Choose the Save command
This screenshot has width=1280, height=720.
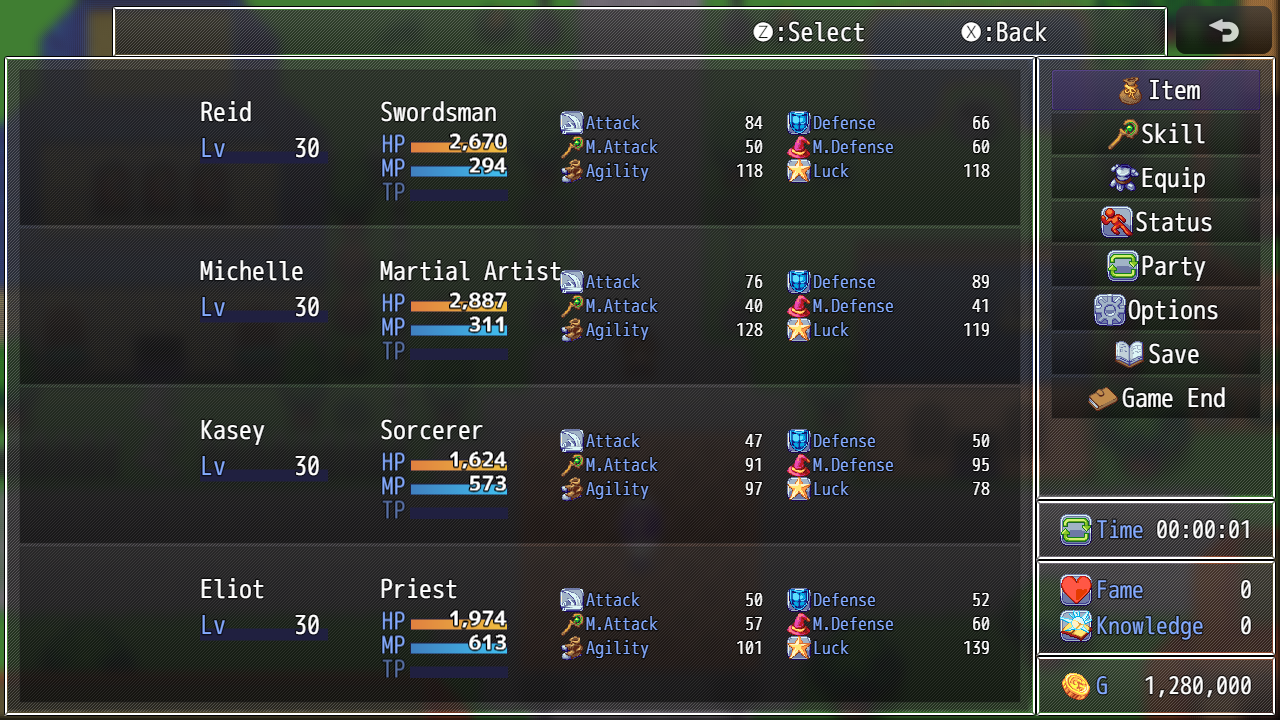[1155, 355]
